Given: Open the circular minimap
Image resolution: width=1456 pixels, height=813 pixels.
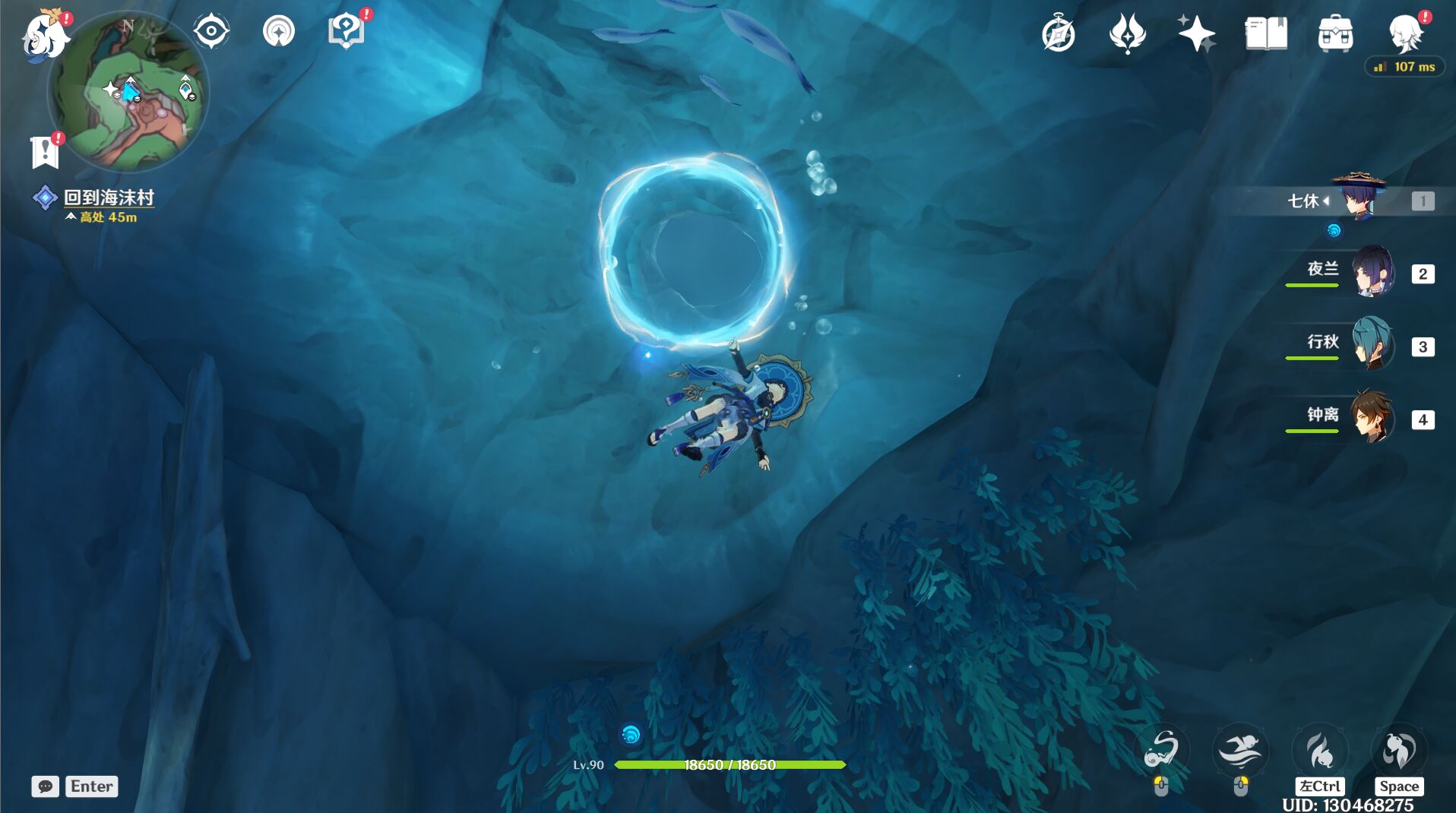Looking at the screenshot, I should pos(128,93).
